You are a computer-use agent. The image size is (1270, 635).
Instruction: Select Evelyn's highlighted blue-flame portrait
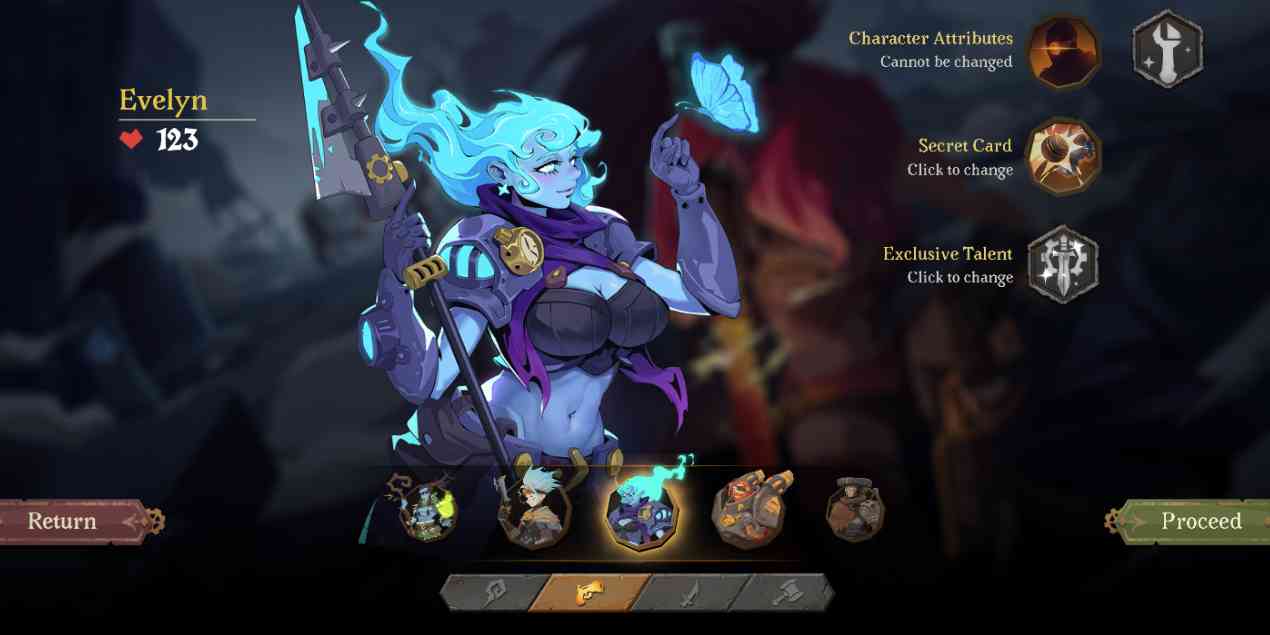pos(642,511)
